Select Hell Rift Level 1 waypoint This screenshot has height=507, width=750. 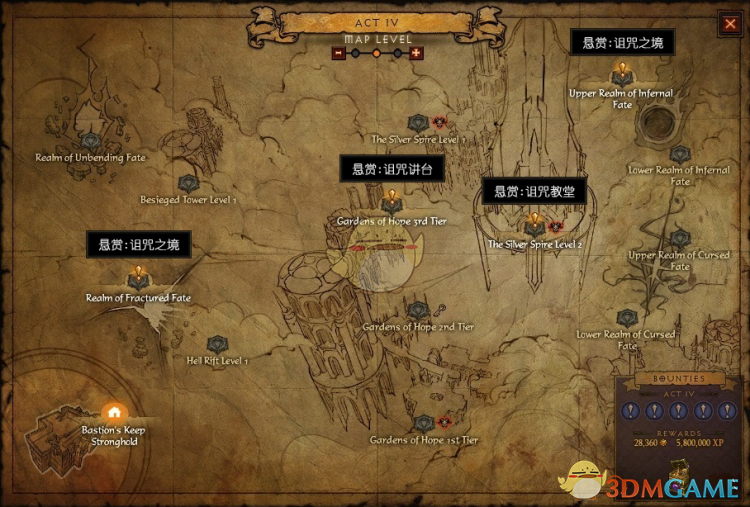(x=216, y=344)
